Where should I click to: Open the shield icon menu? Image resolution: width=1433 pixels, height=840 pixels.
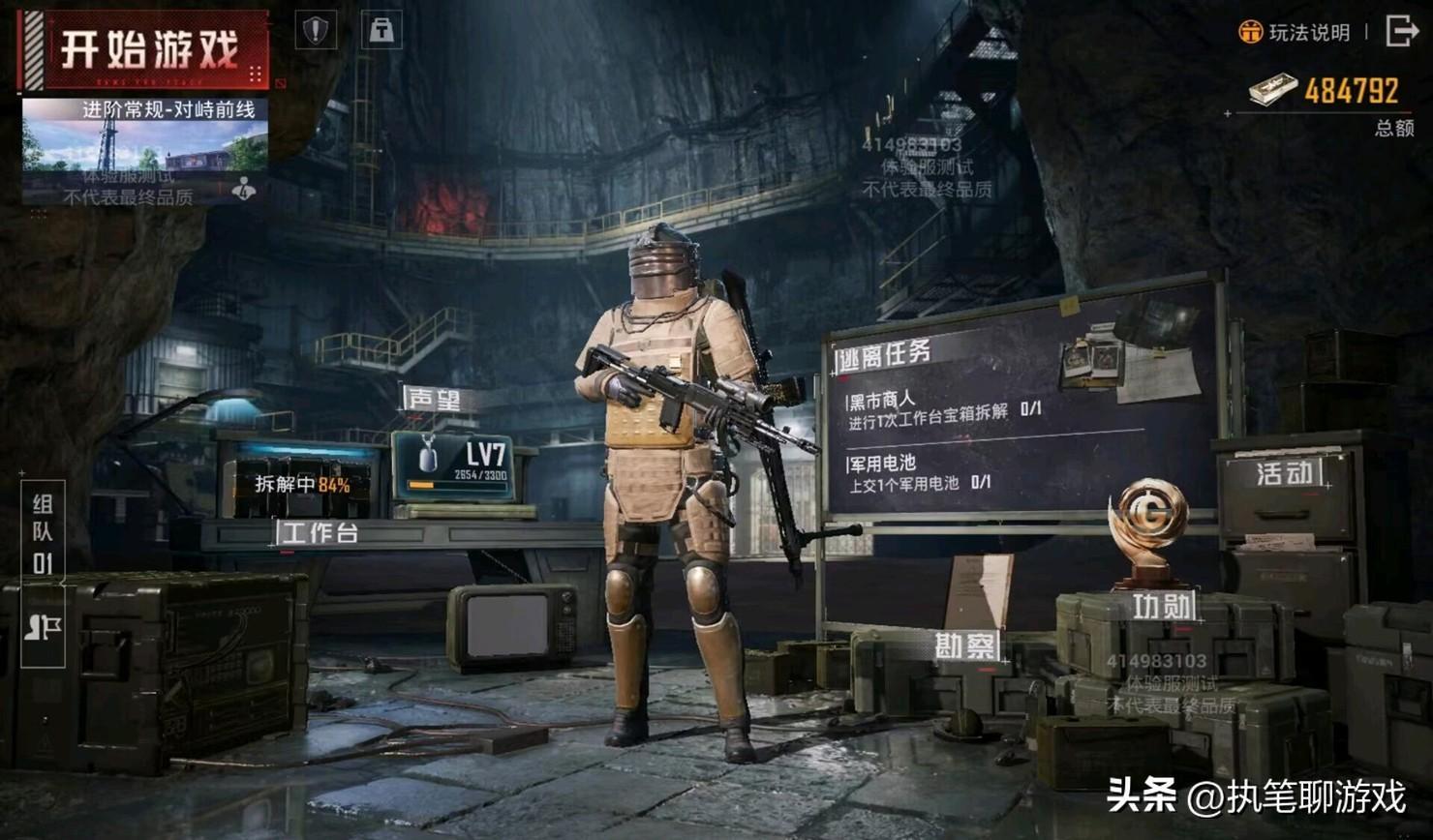point(316,30)
